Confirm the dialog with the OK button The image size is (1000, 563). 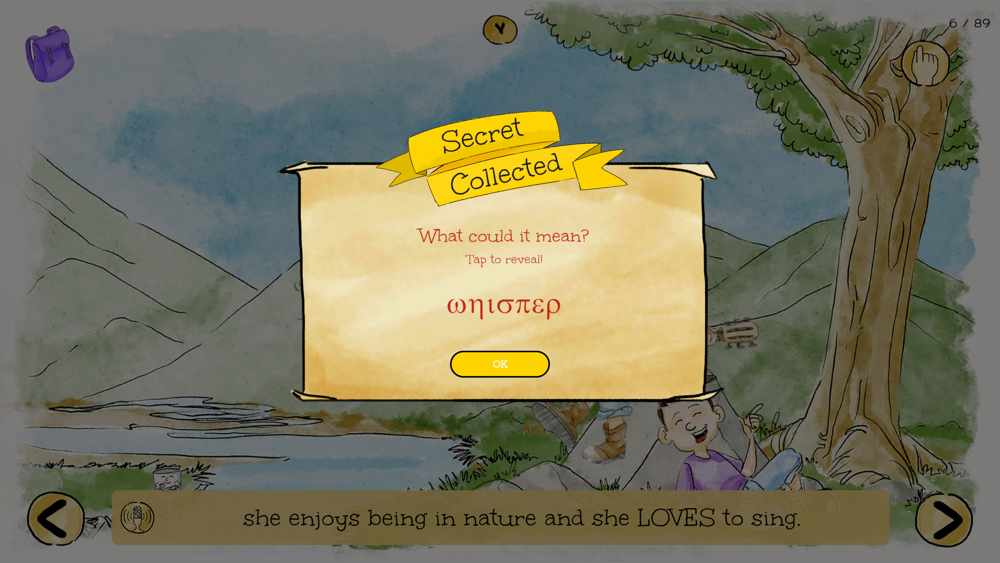pyautogui.click(x=500, y=364)
